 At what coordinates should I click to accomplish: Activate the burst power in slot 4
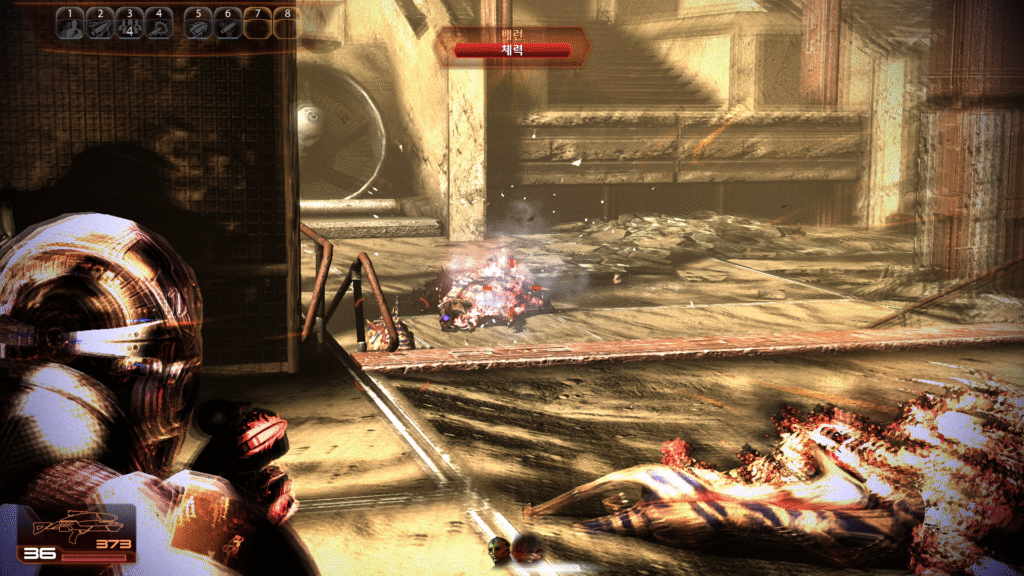point(158,24)
